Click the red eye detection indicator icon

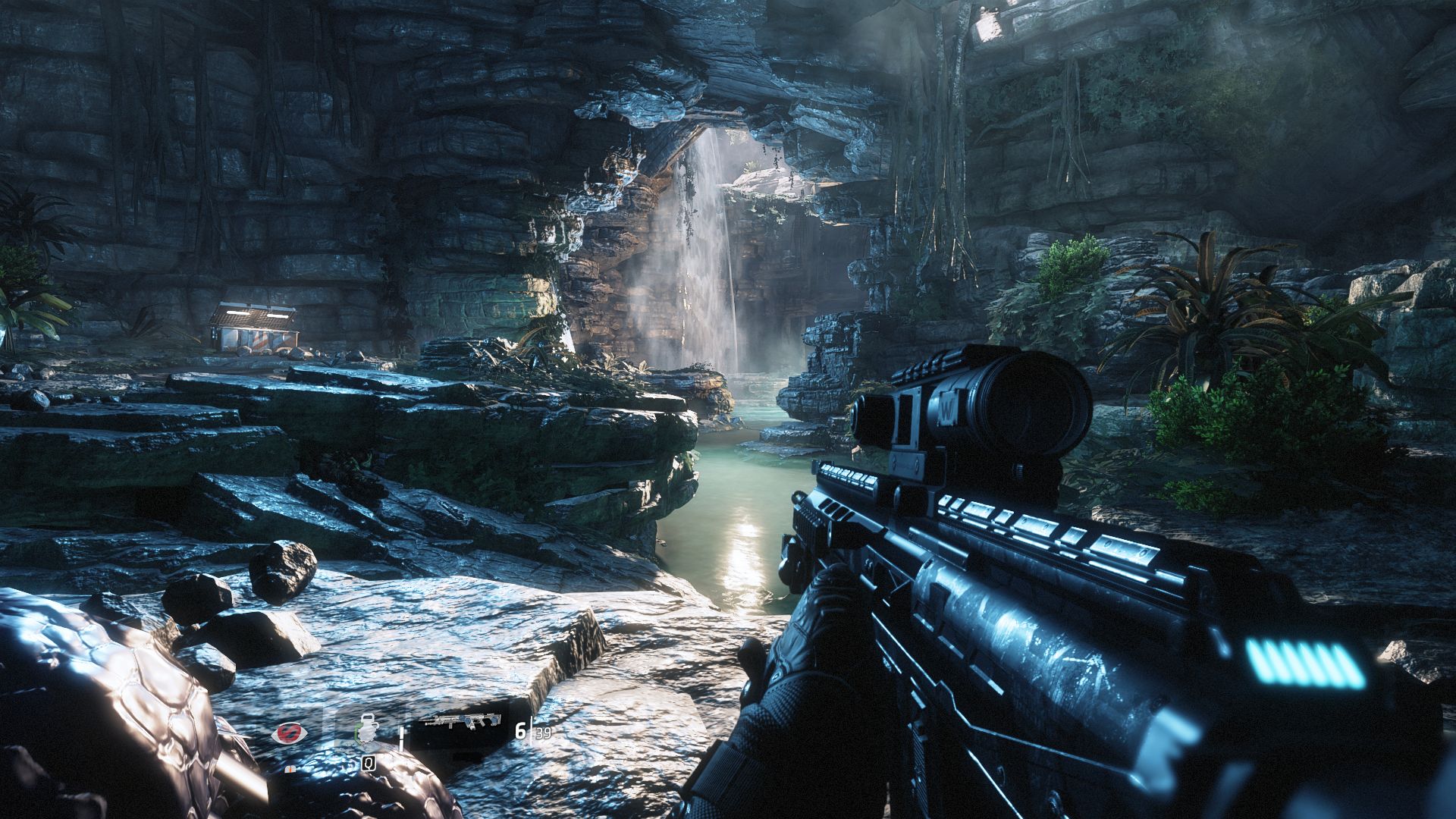[x=290, y=733]
